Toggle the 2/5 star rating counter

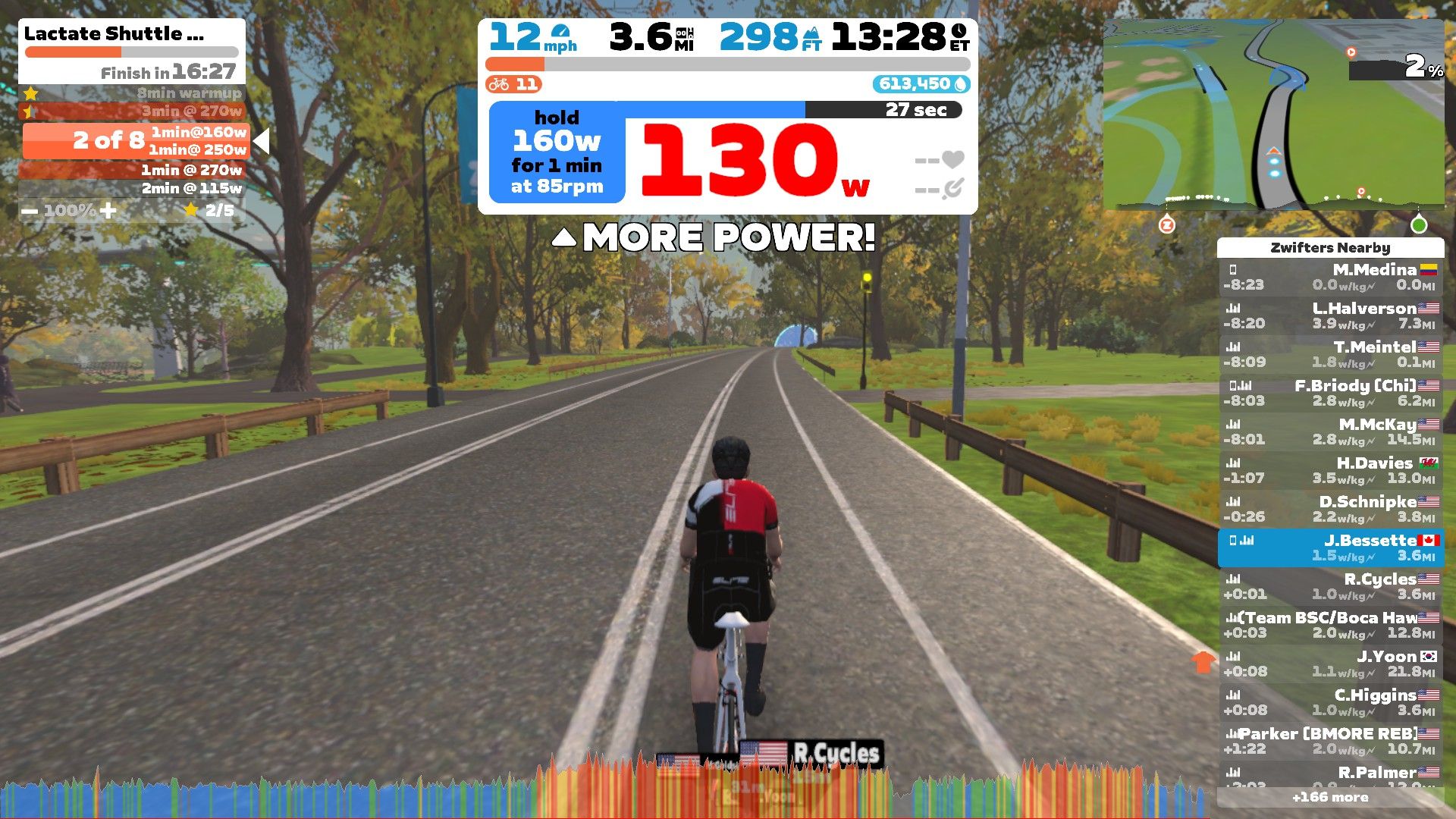point(193,210)
